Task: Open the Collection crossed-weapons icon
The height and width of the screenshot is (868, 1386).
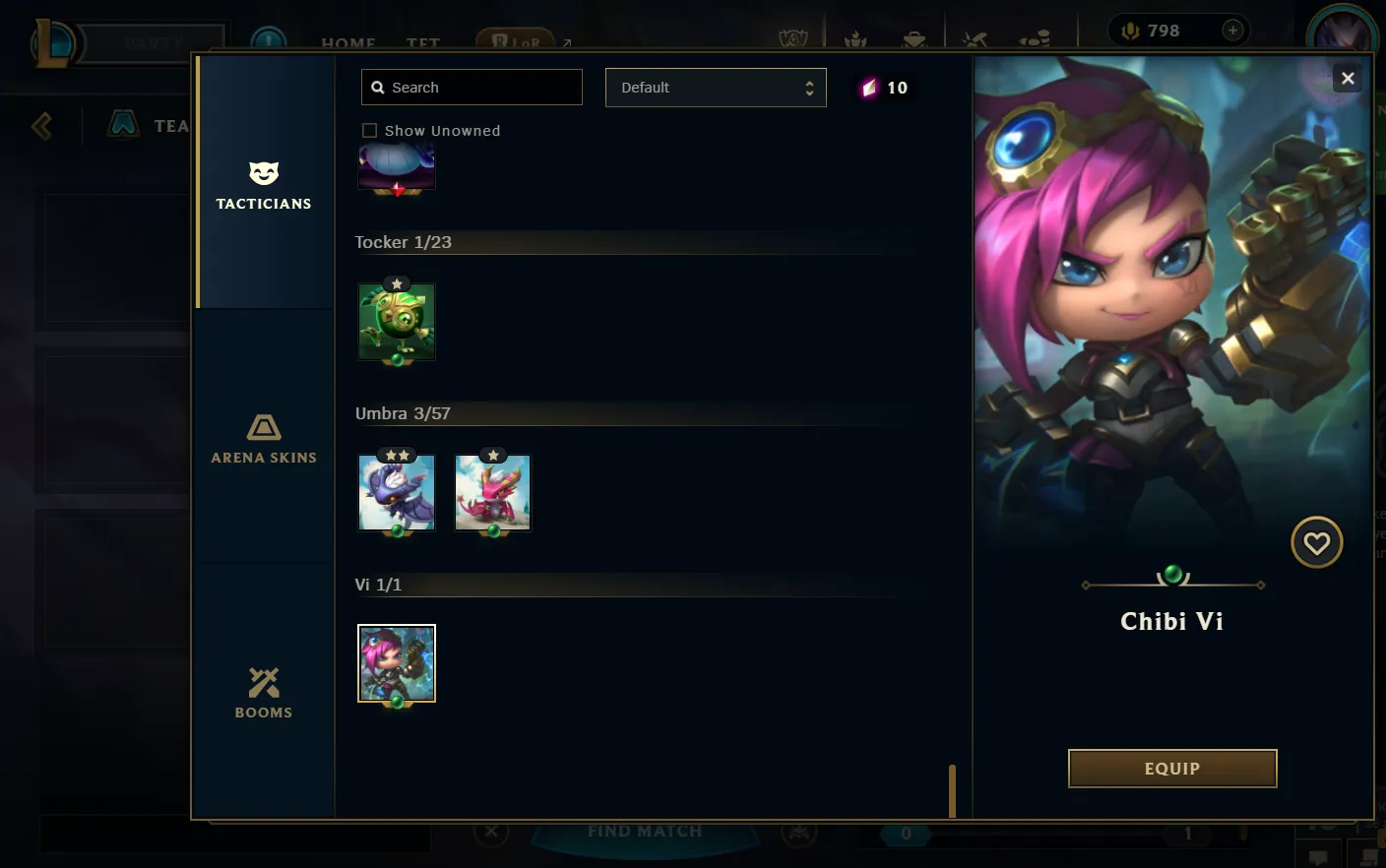Action: (975, 37)
